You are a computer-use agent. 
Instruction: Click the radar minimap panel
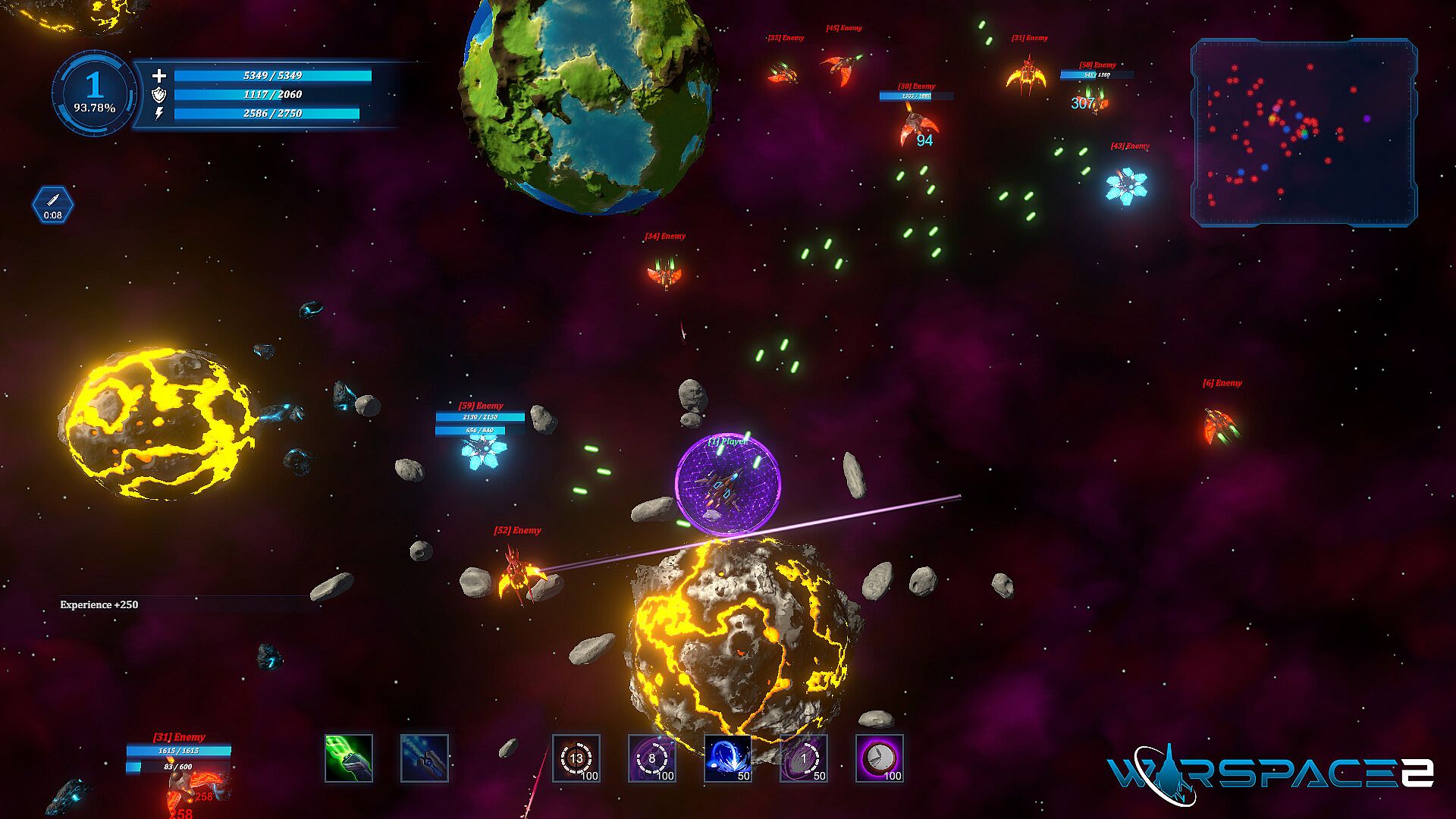click(x=1304, y=133)
